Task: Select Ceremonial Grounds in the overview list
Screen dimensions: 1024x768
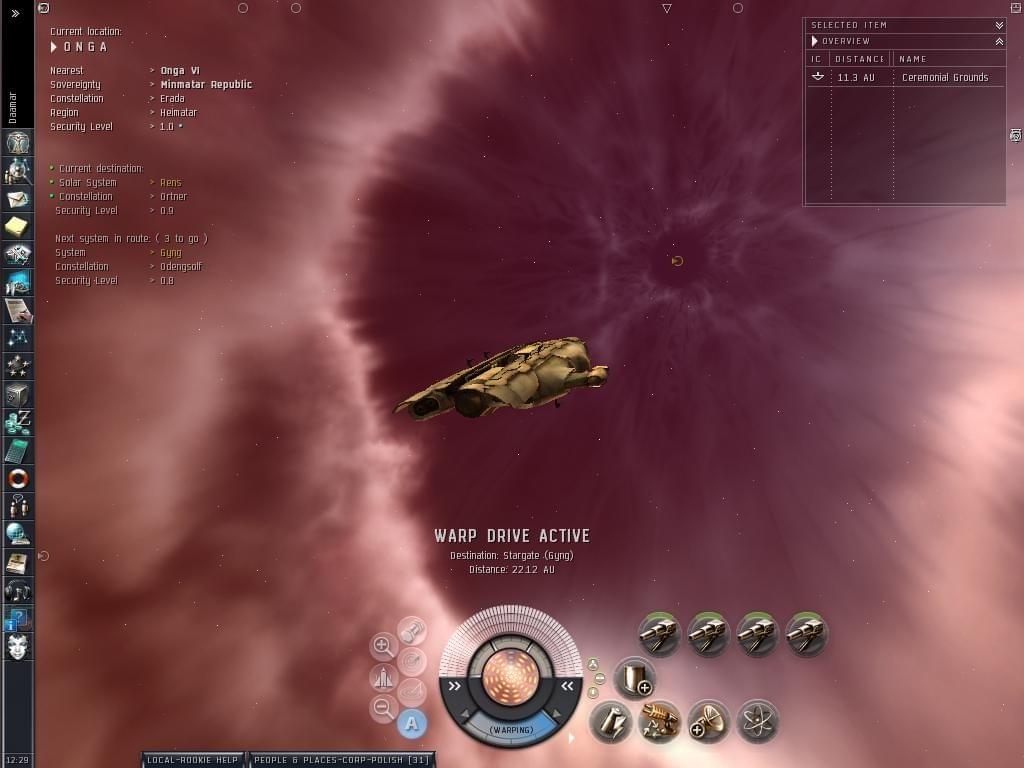Action: [944, 77]
